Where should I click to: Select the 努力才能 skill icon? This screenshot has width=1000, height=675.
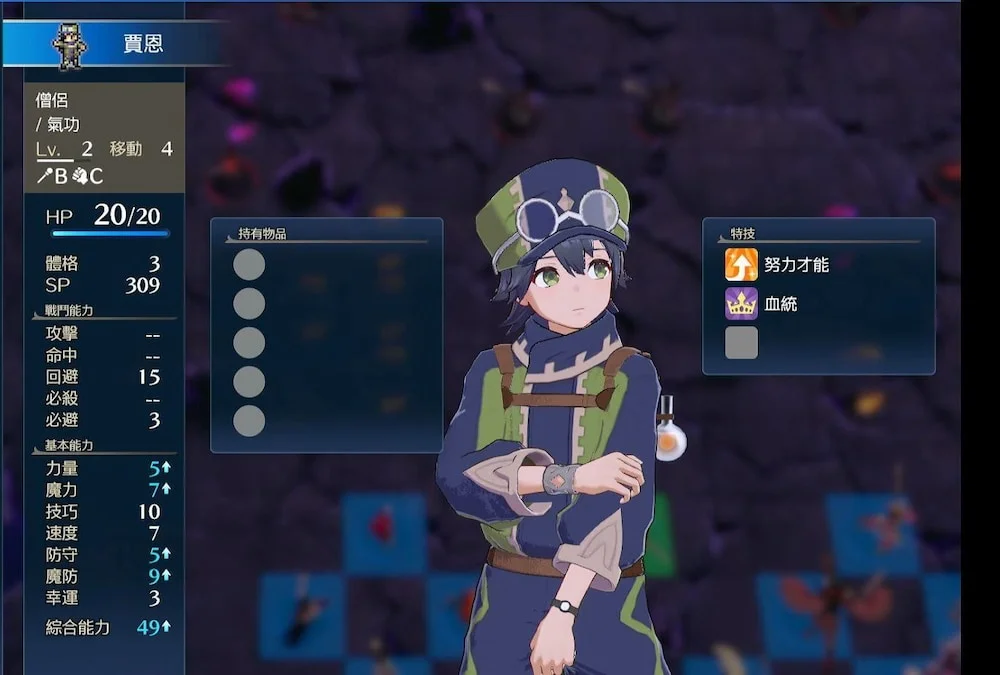741,265
